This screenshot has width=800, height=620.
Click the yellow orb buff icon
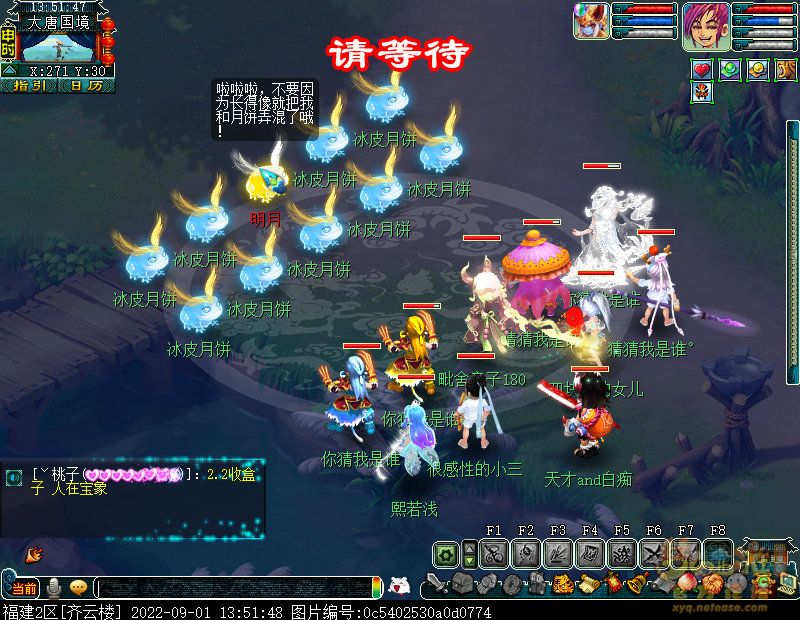(758, 70)
